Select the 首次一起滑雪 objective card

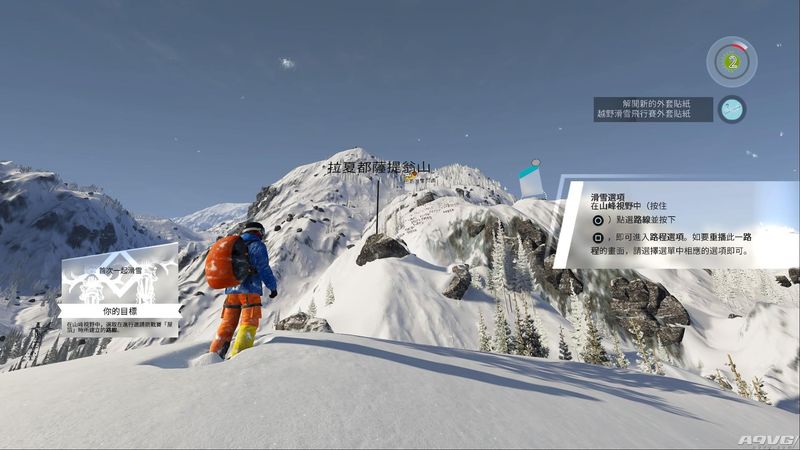point(120,288)
